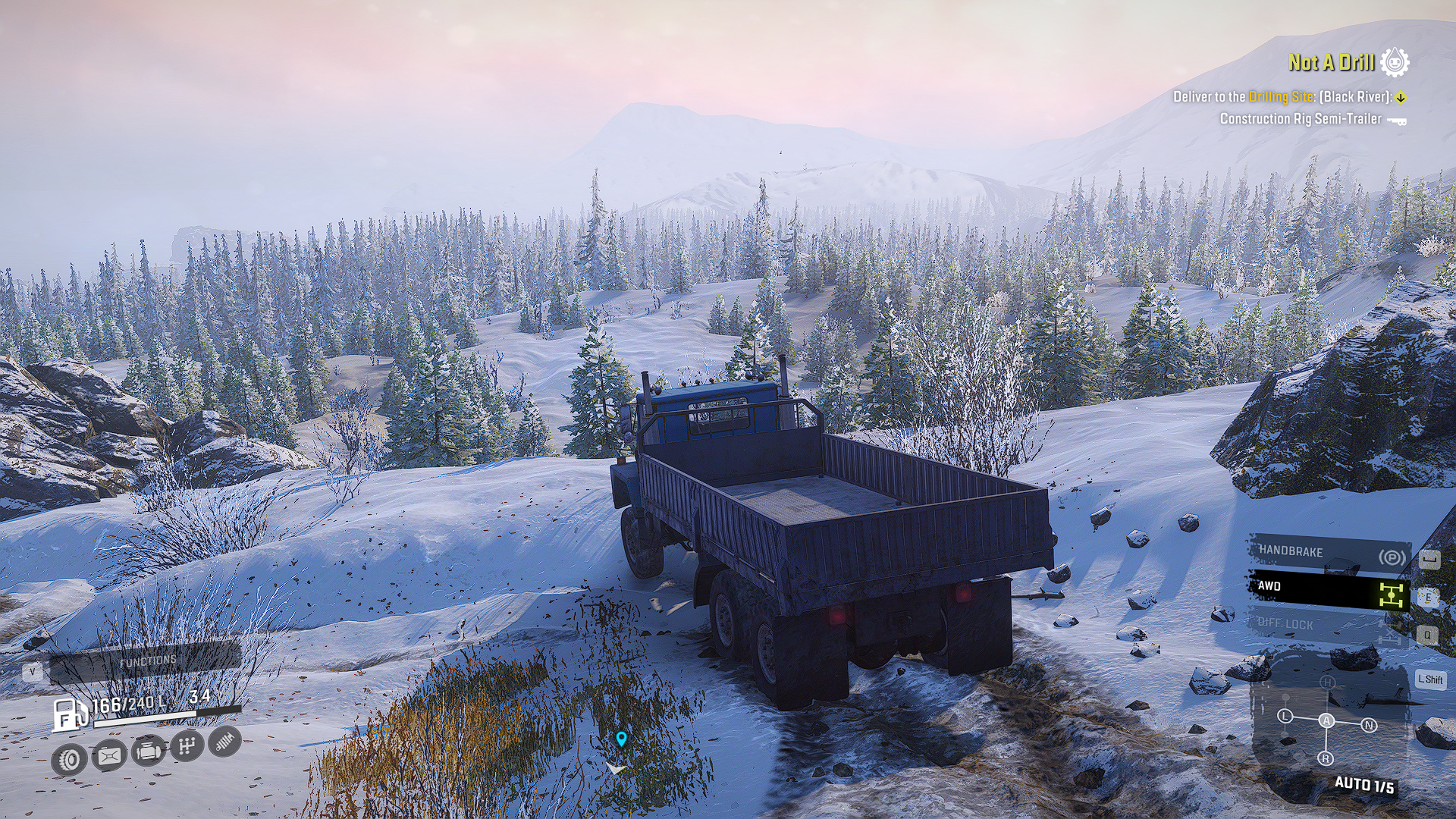Click the fuel tank damage status icon
1456x819 pixels.
(109, 755)
